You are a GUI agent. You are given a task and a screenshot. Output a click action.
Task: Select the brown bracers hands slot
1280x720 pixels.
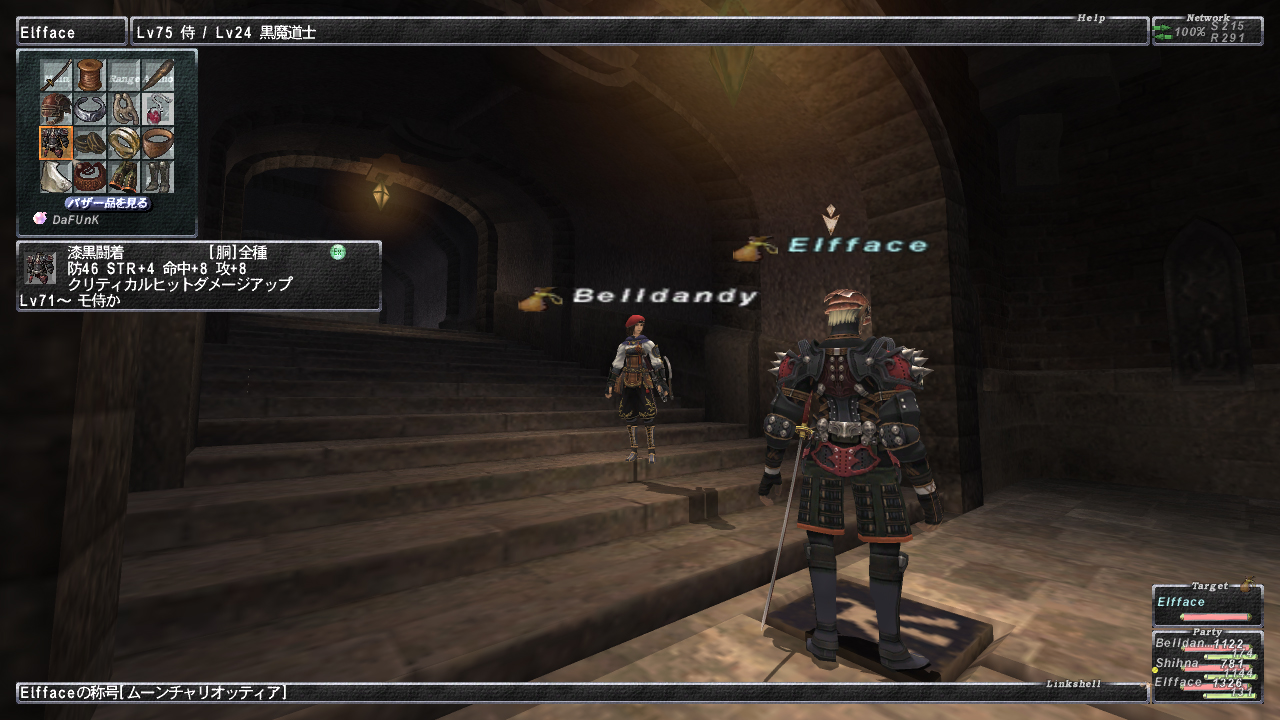90,143
